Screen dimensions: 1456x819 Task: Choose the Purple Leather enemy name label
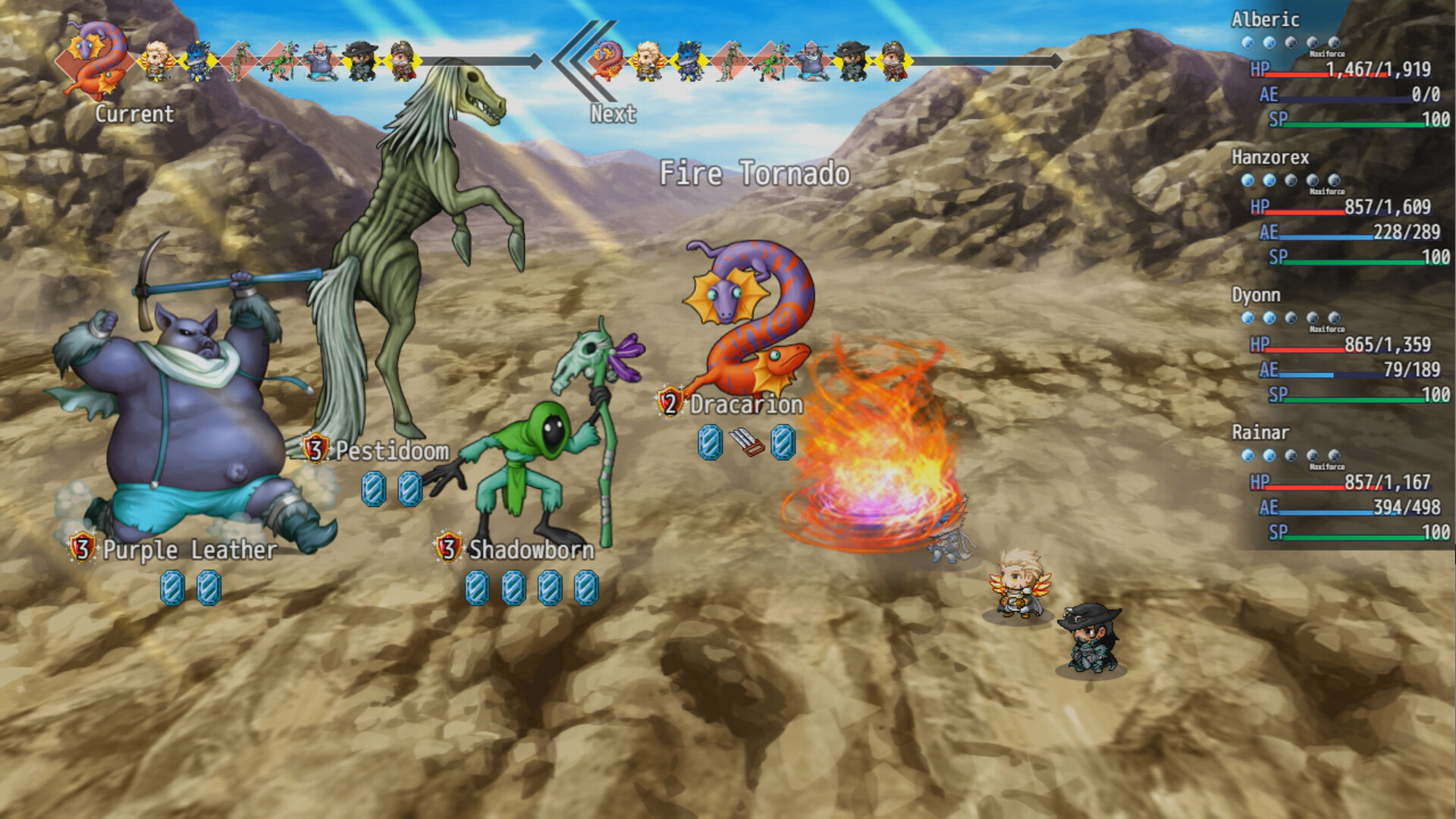pos(190,550)
